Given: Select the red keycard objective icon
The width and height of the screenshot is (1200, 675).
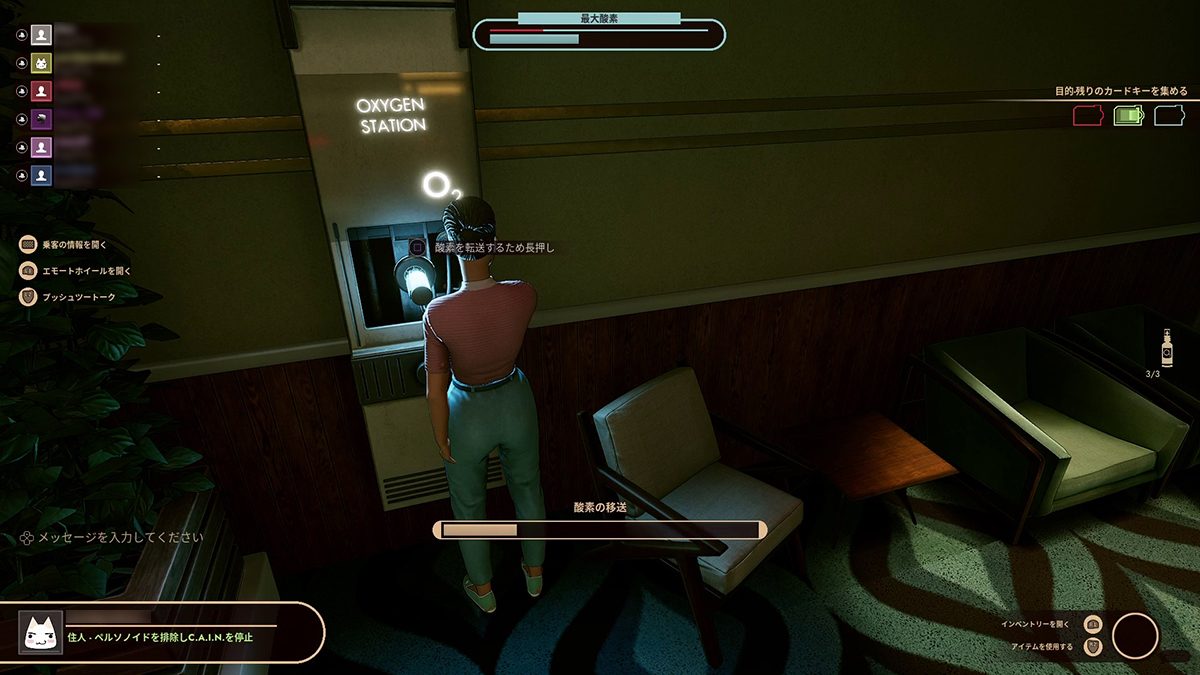Looking at the screenshot, I should coord(1087,116).
